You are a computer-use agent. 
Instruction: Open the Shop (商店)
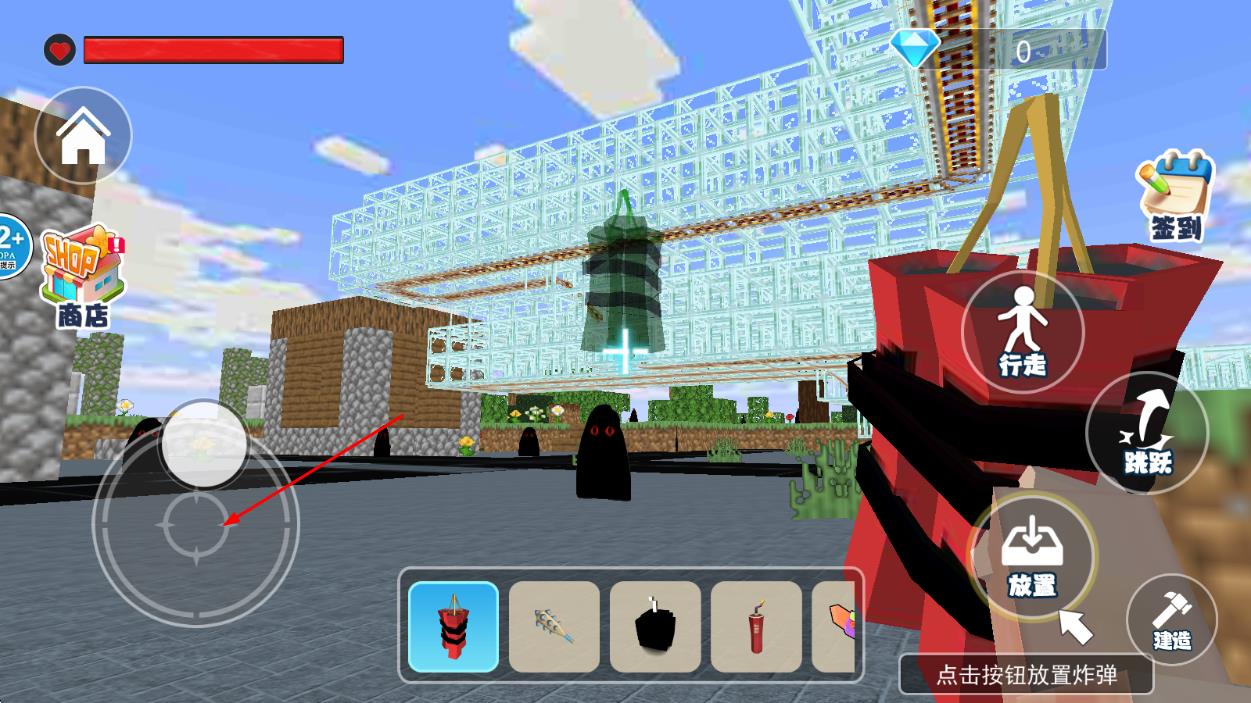[82, 275]
